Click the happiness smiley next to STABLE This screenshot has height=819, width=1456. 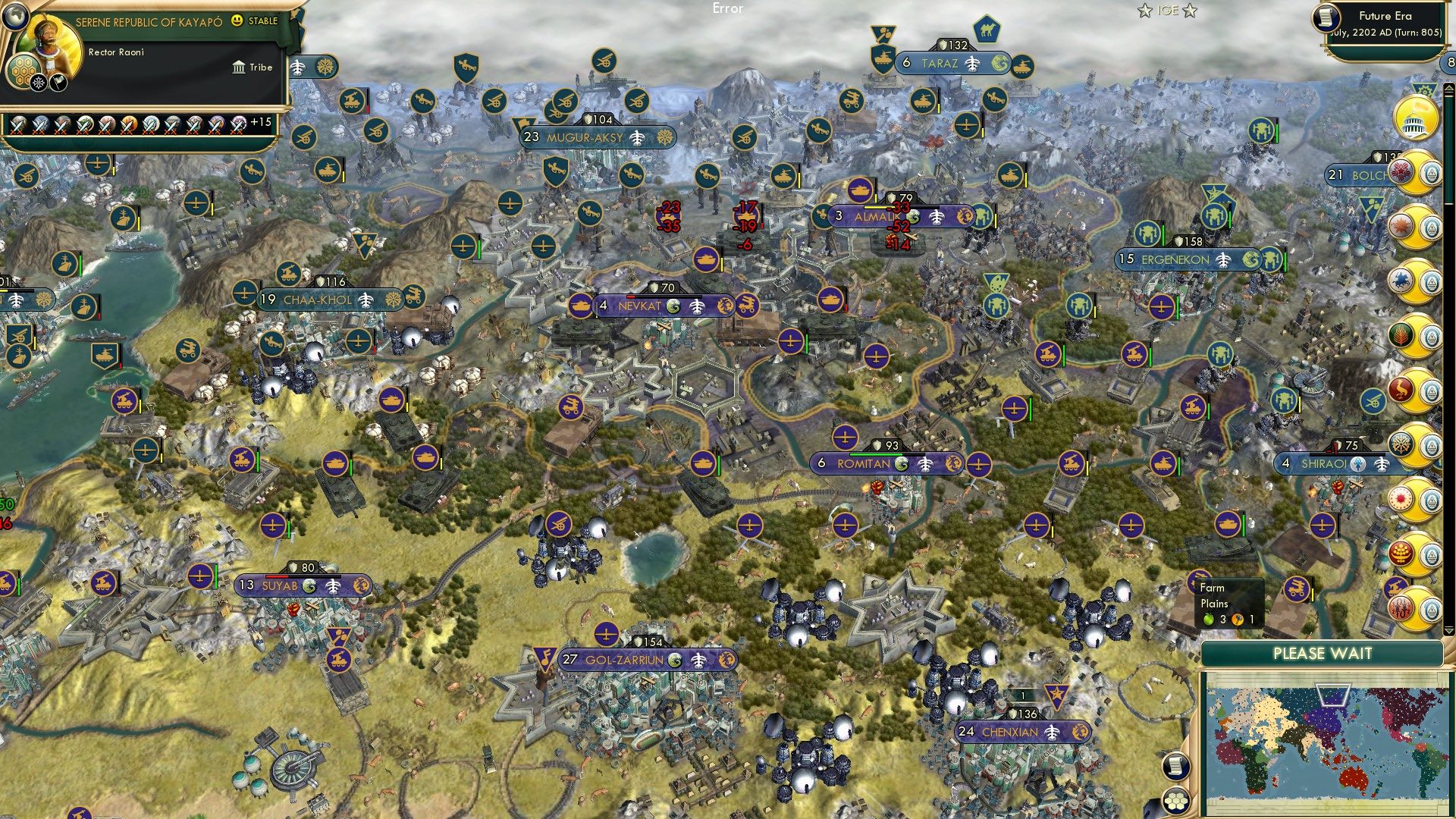pyautogui.click(x=237, y=22)
